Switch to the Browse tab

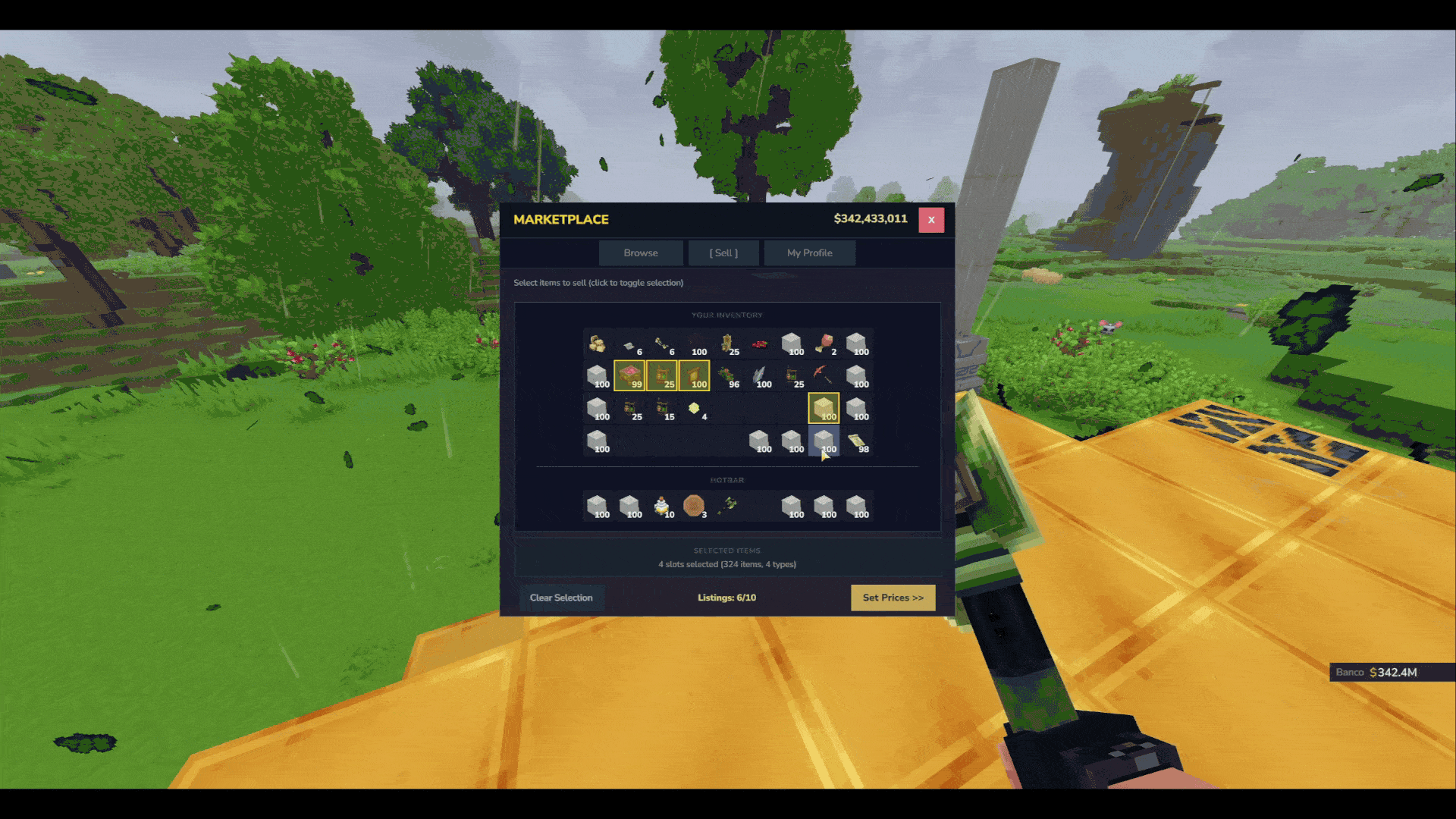(x=641, y=253)
